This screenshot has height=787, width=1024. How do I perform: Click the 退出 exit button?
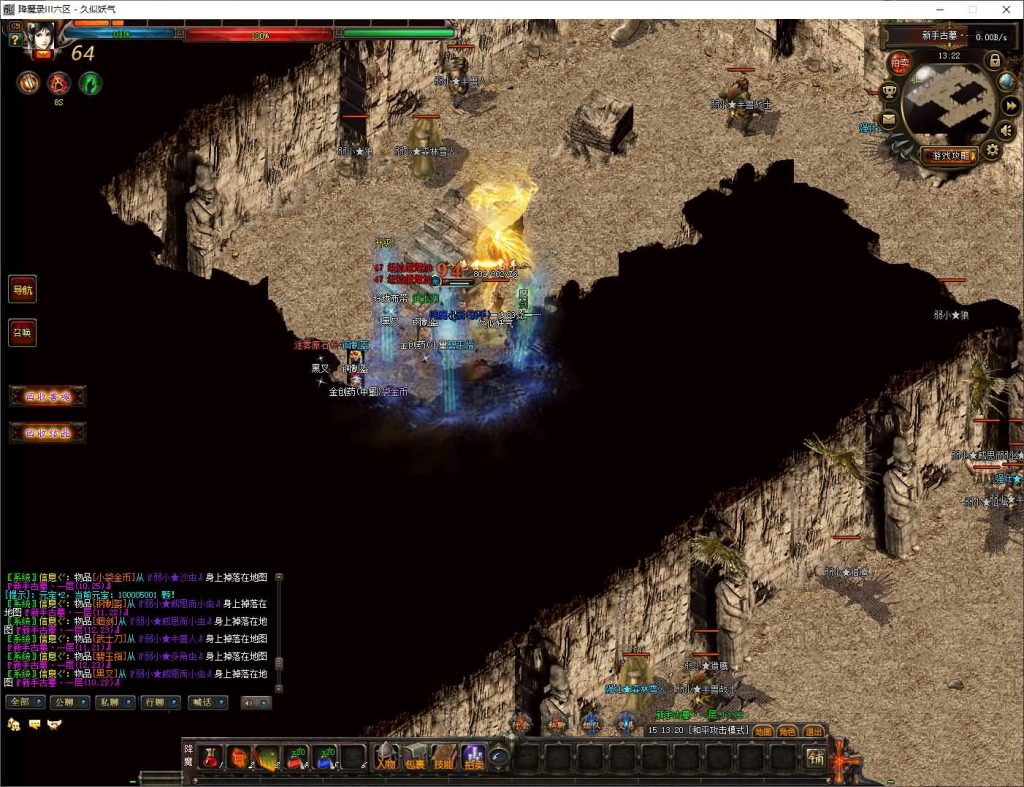pos(814,731)
